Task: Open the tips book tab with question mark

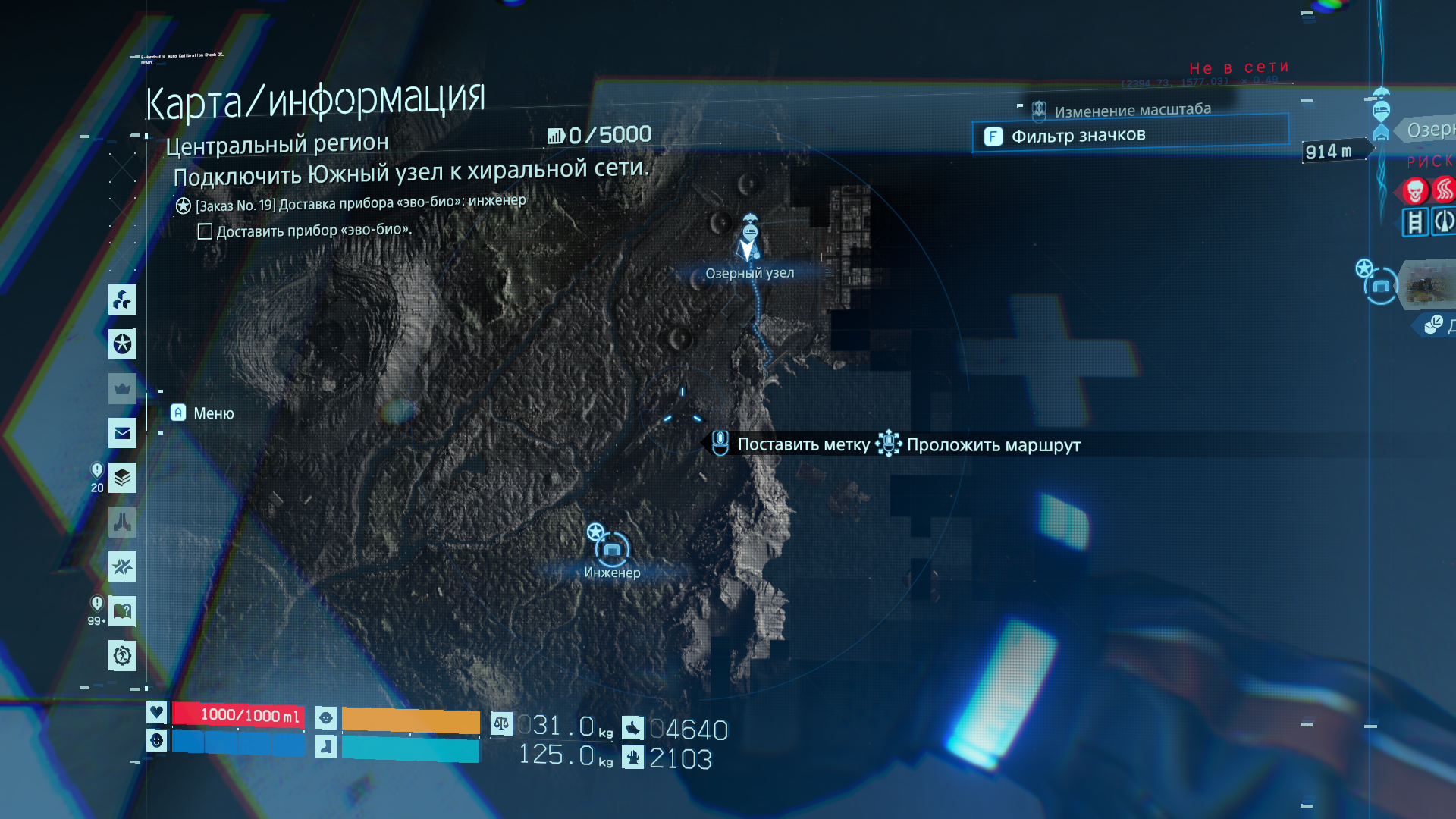Action: (122, 611)
